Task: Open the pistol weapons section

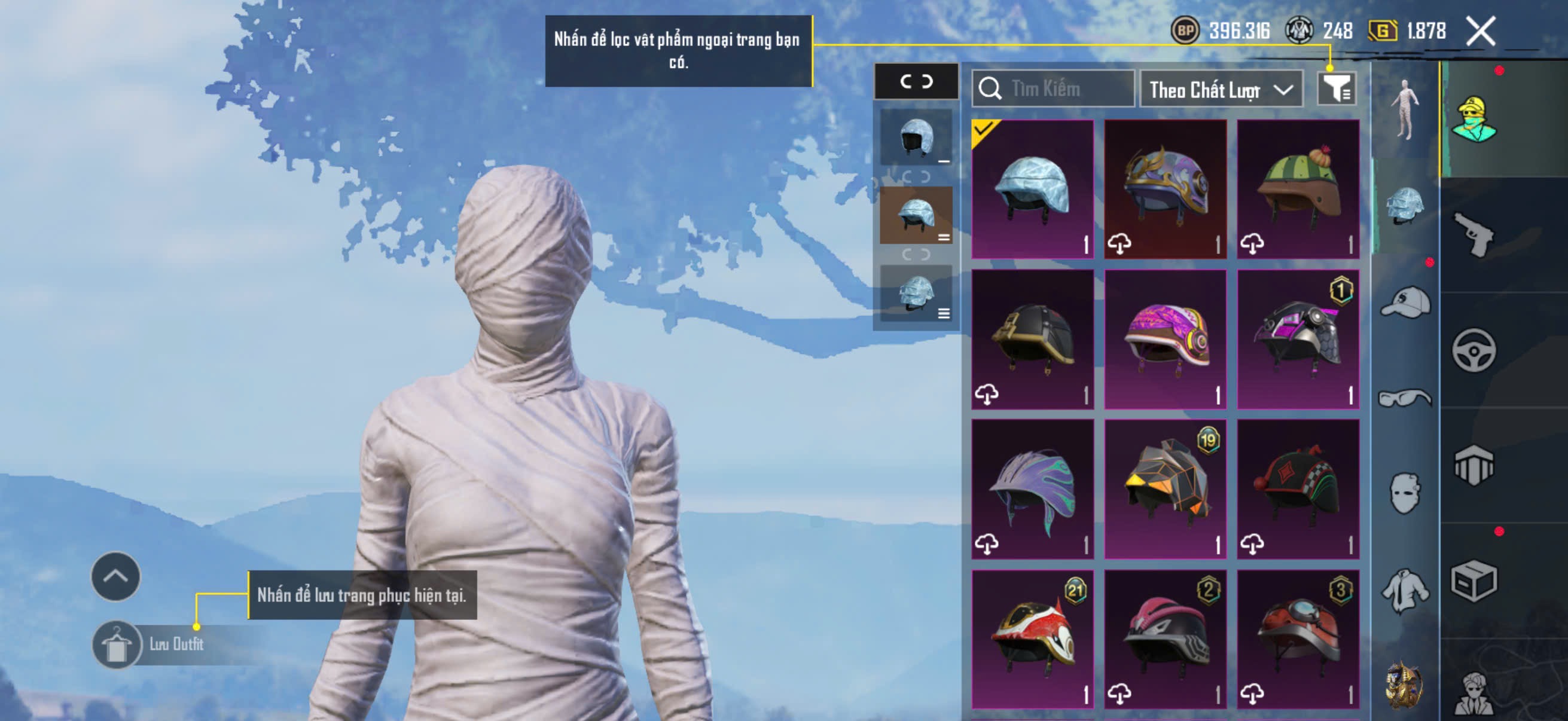Action: pos(1474,235)
